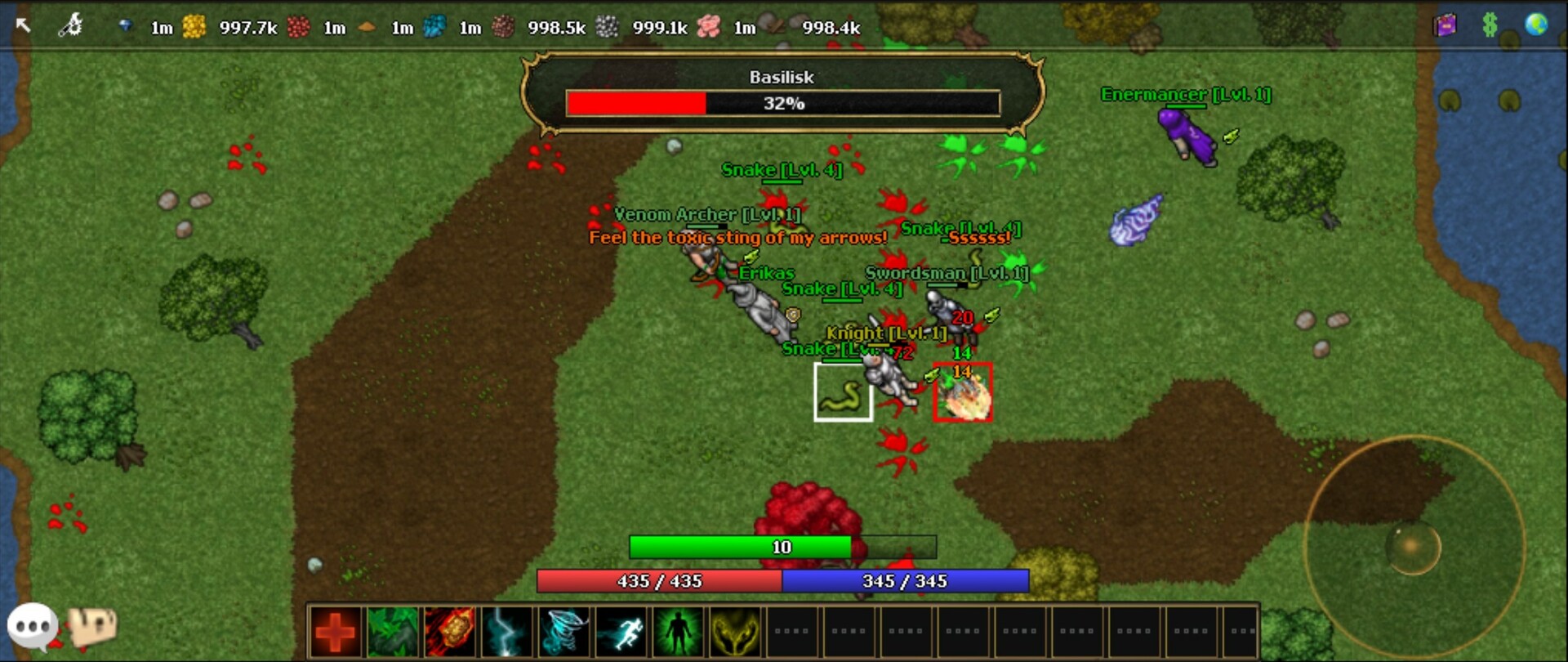1568x662 pixels.
Task: Cast the green body buff spell
Action: tap(679, 629)
